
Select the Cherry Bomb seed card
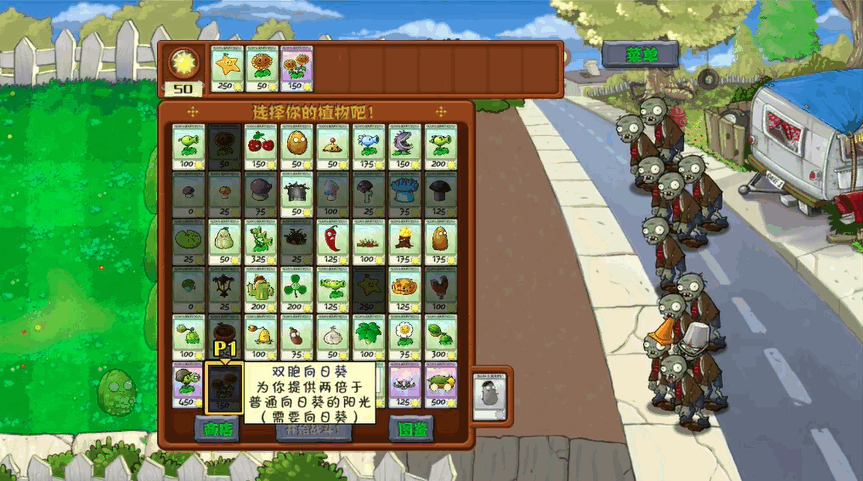coord(261,147)
